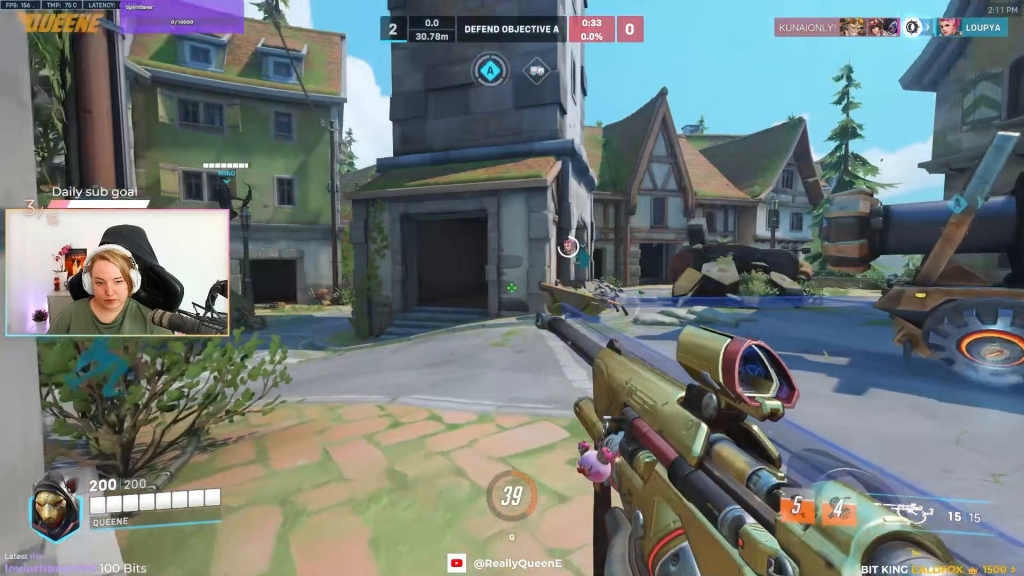Select the objective A capture point icon
The image size is (1024, 576).
click(x=490, y=70)
